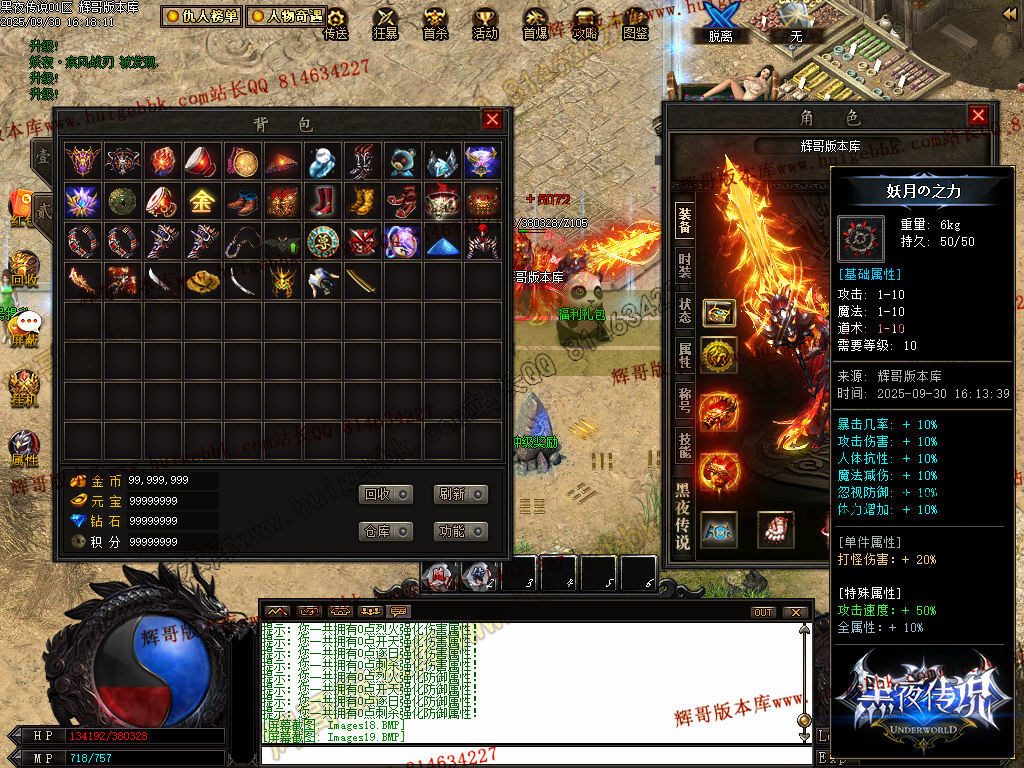
Task: Pick the gold 金 character item
Action: pyautogui.click(x=201, y=201)
